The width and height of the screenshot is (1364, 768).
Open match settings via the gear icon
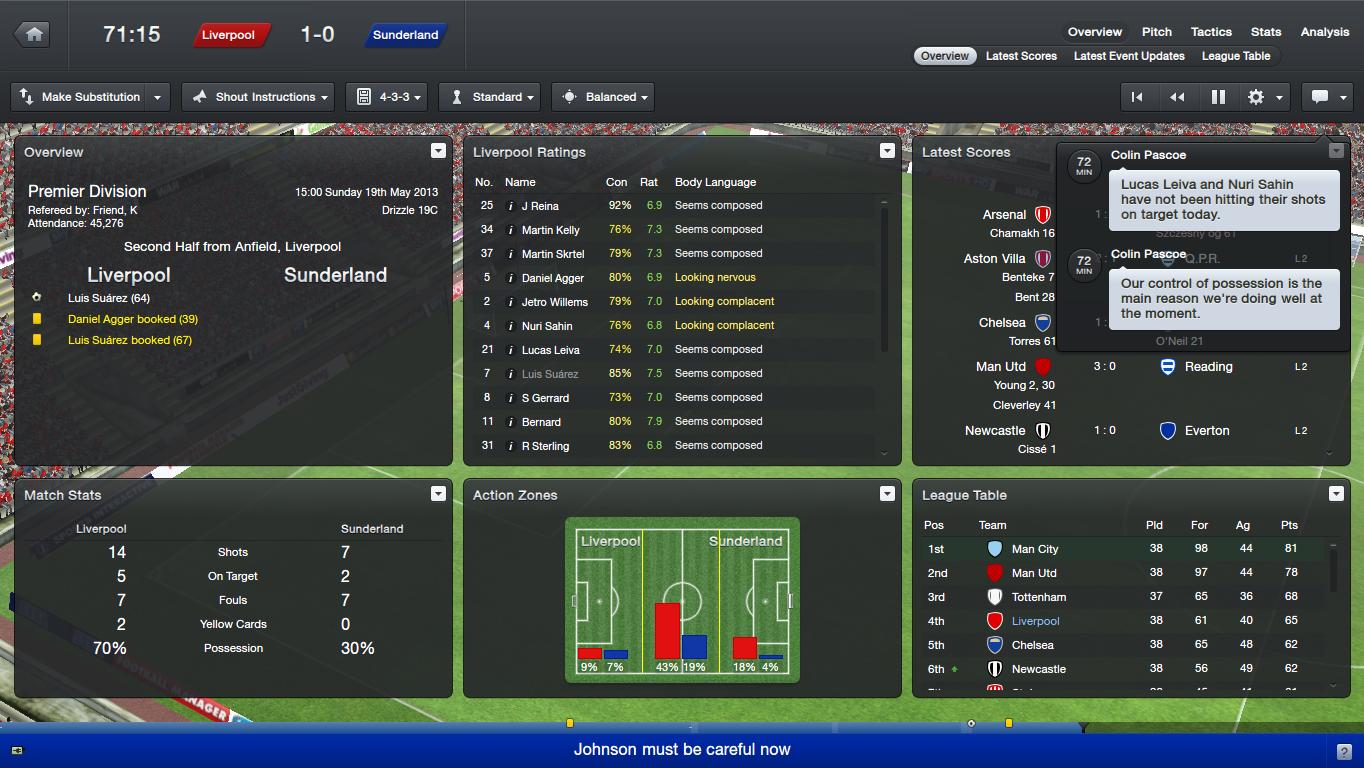[1258, 96]
